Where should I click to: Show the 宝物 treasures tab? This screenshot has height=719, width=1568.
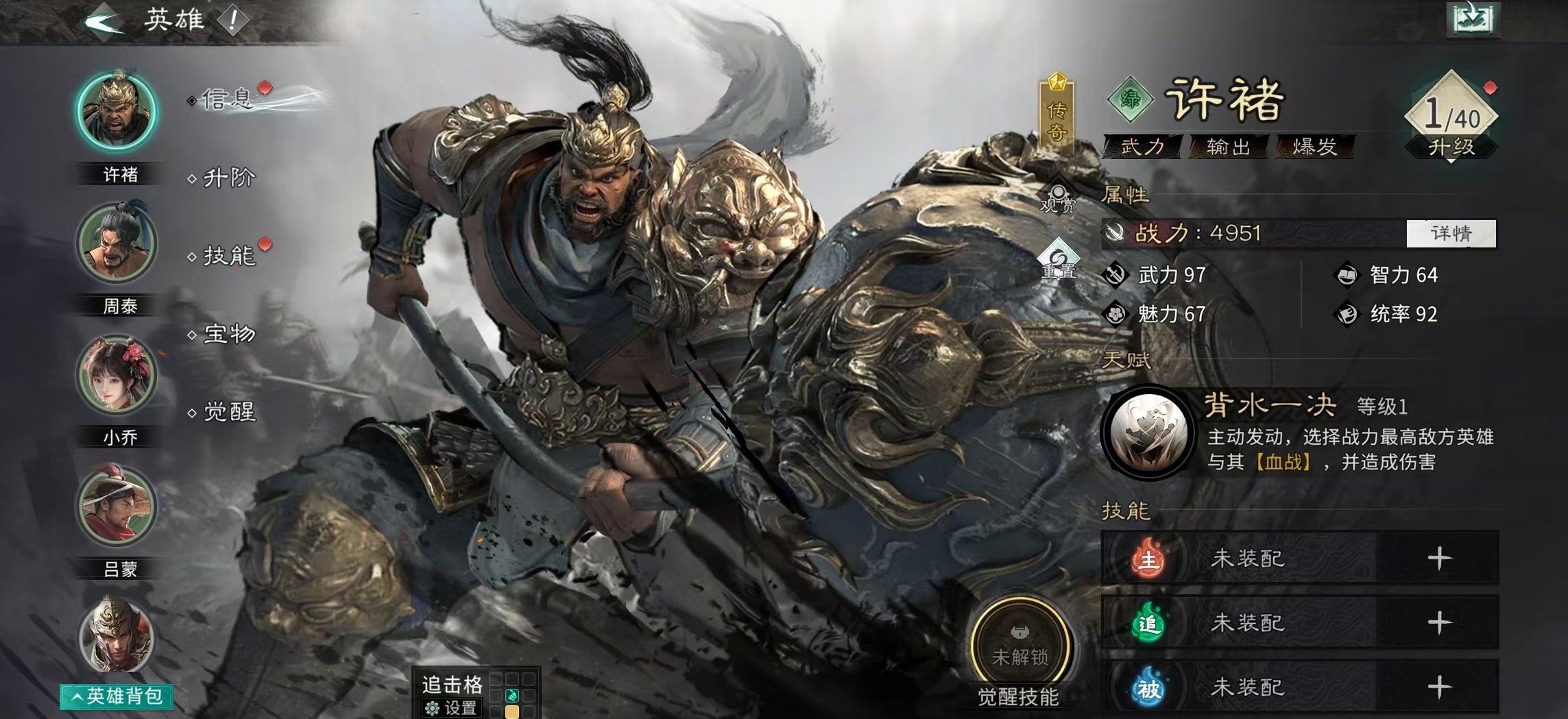(x=229, y=334)
